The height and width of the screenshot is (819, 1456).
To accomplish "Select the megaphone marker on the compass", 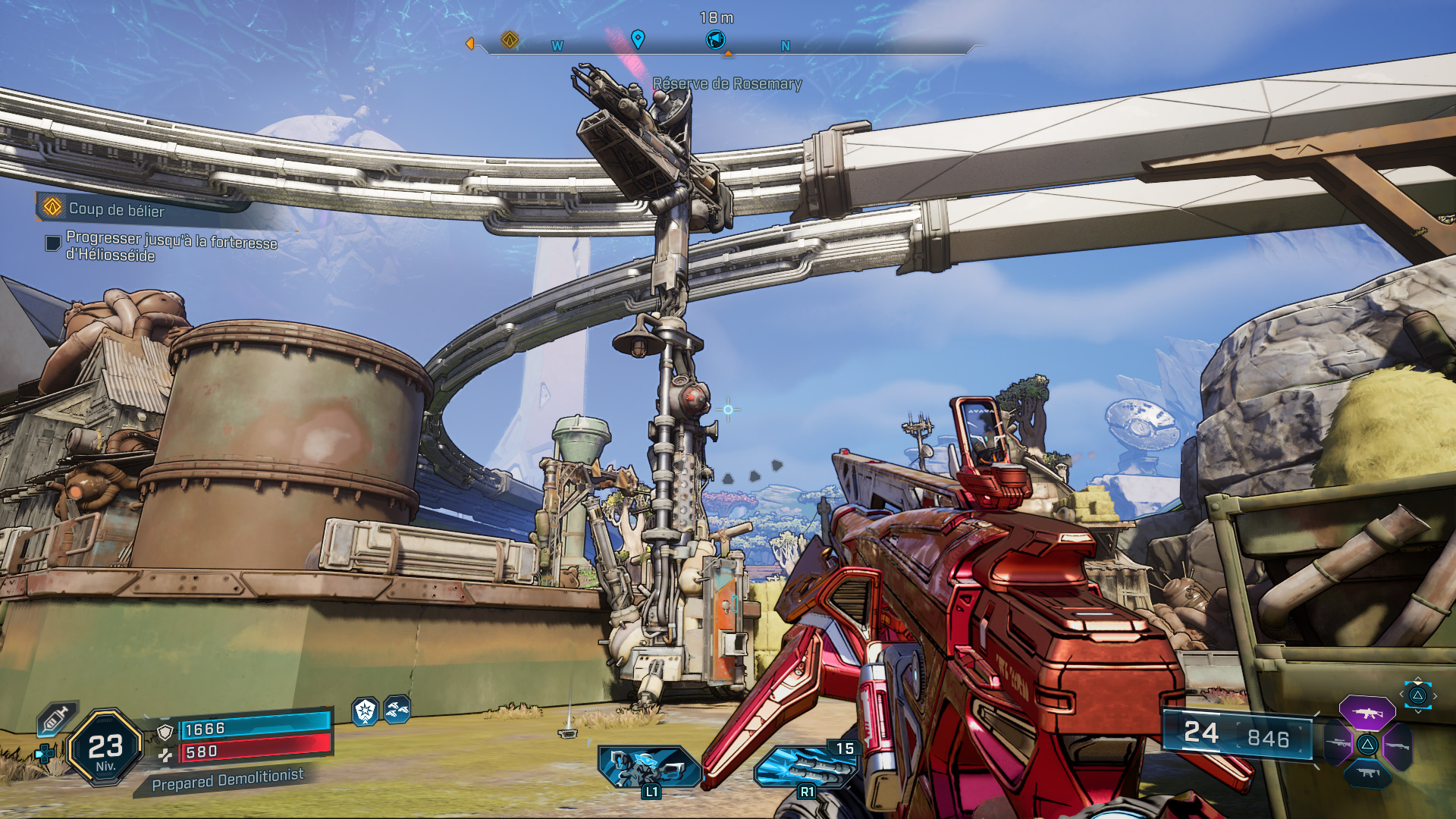I will pos(715,39).
